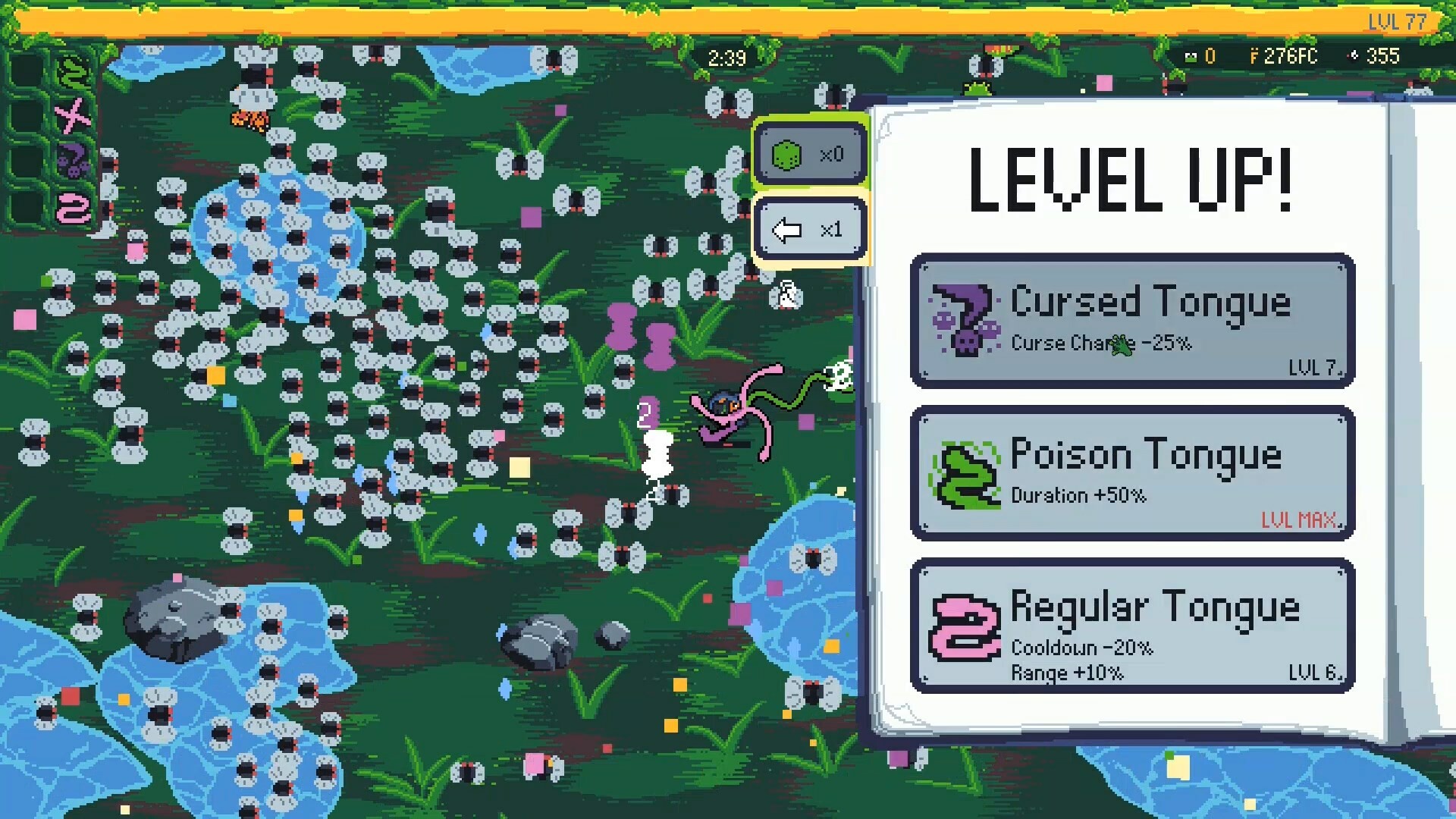Select the pink Regular Tongue sidebar icon
Screen dimensions: 1456x819
coord(74,208)
